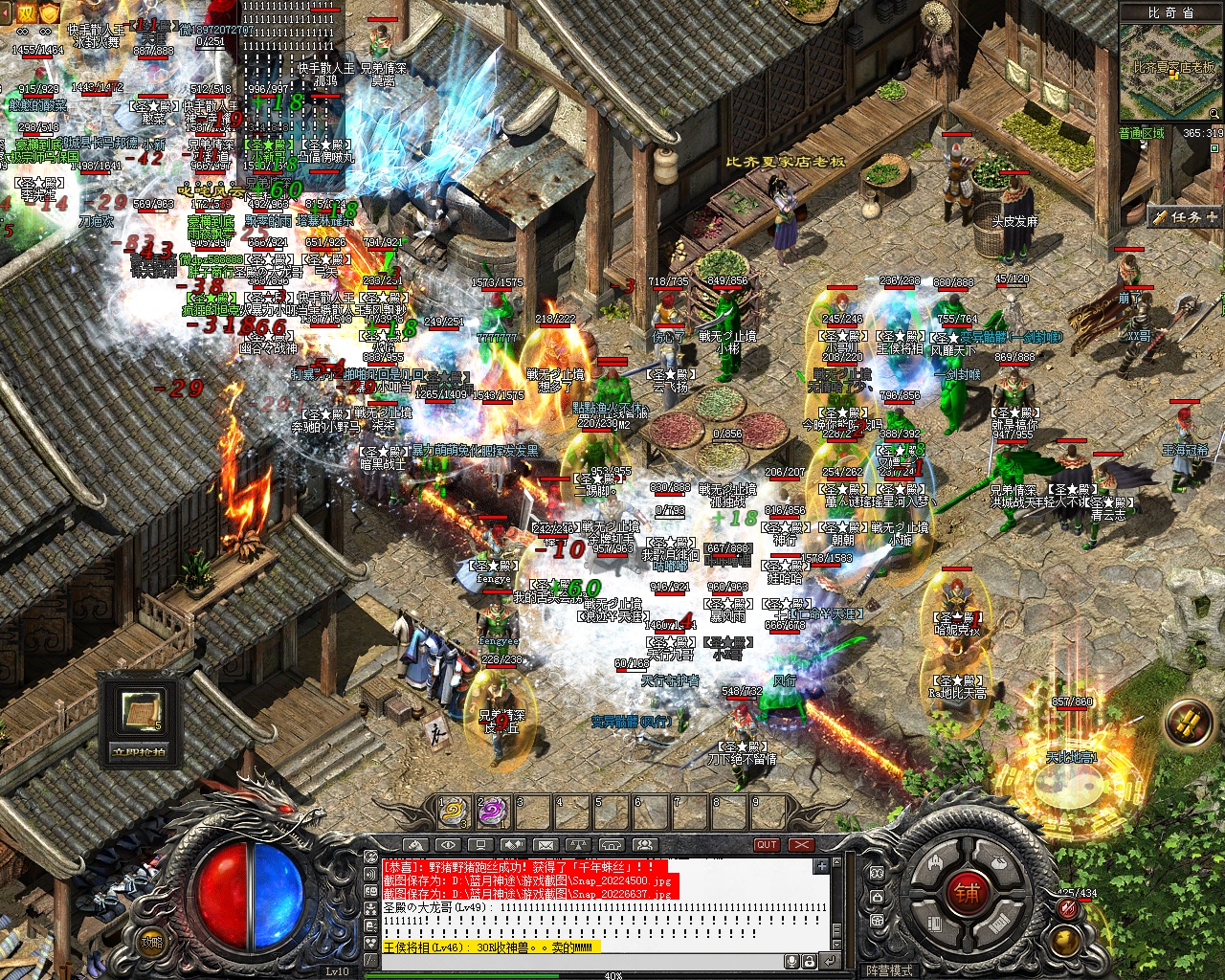
Task: Open the red 铺 shop button
Action: (967, 894)
